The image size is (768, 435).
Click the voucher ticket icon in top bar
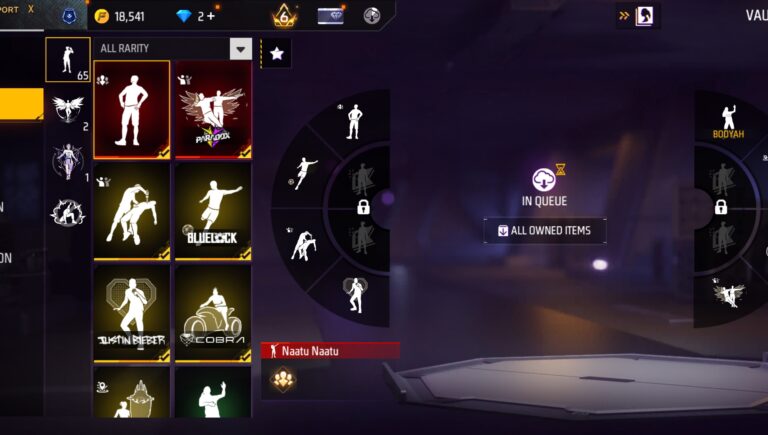point(330,16)
